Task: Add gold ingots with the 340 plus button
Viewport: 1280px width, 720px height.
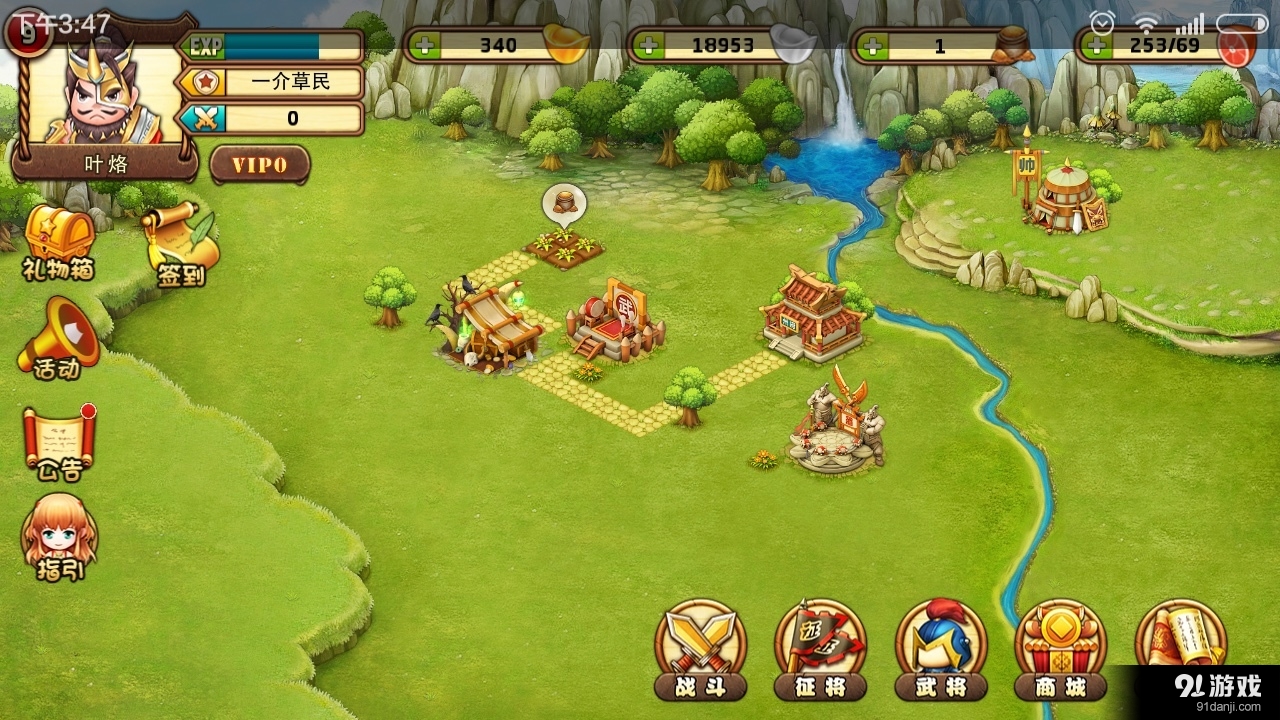Action: point(423,46)
